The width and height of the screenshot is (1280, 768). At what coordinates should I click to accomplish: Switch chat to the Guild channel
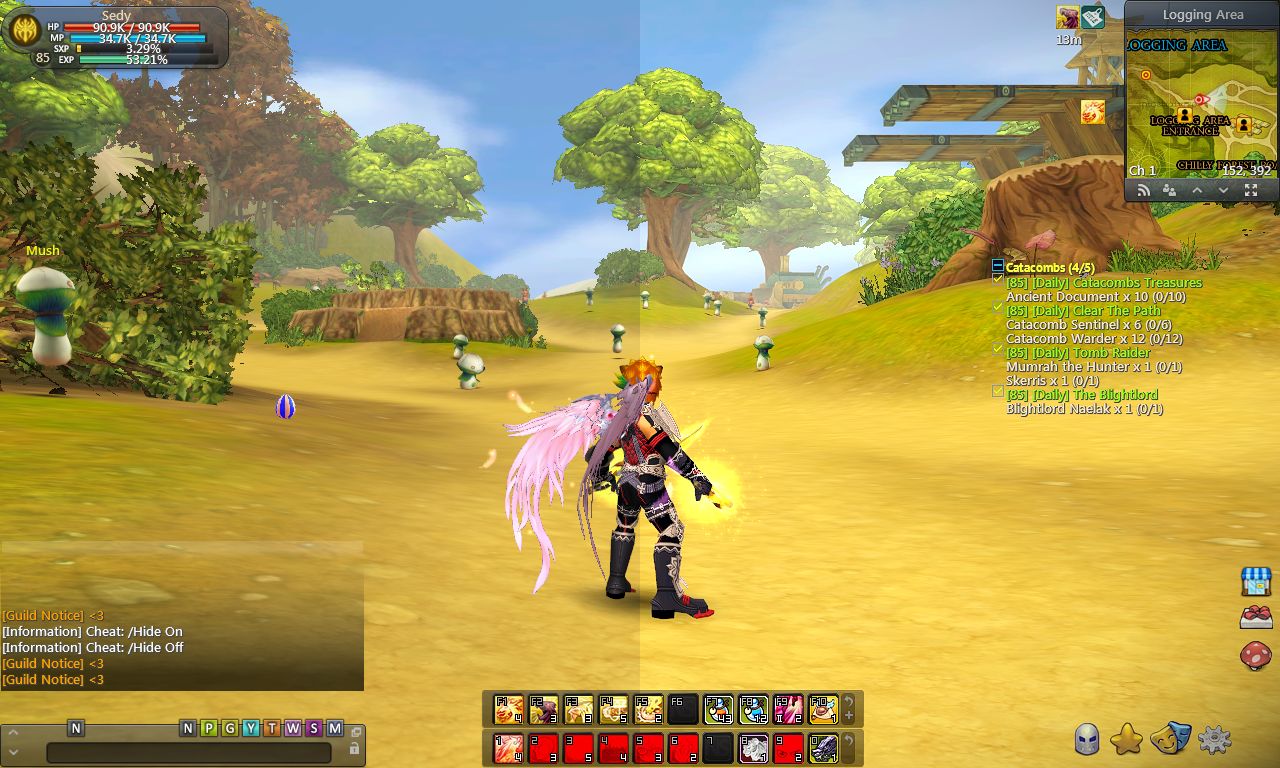click(230, 728)
